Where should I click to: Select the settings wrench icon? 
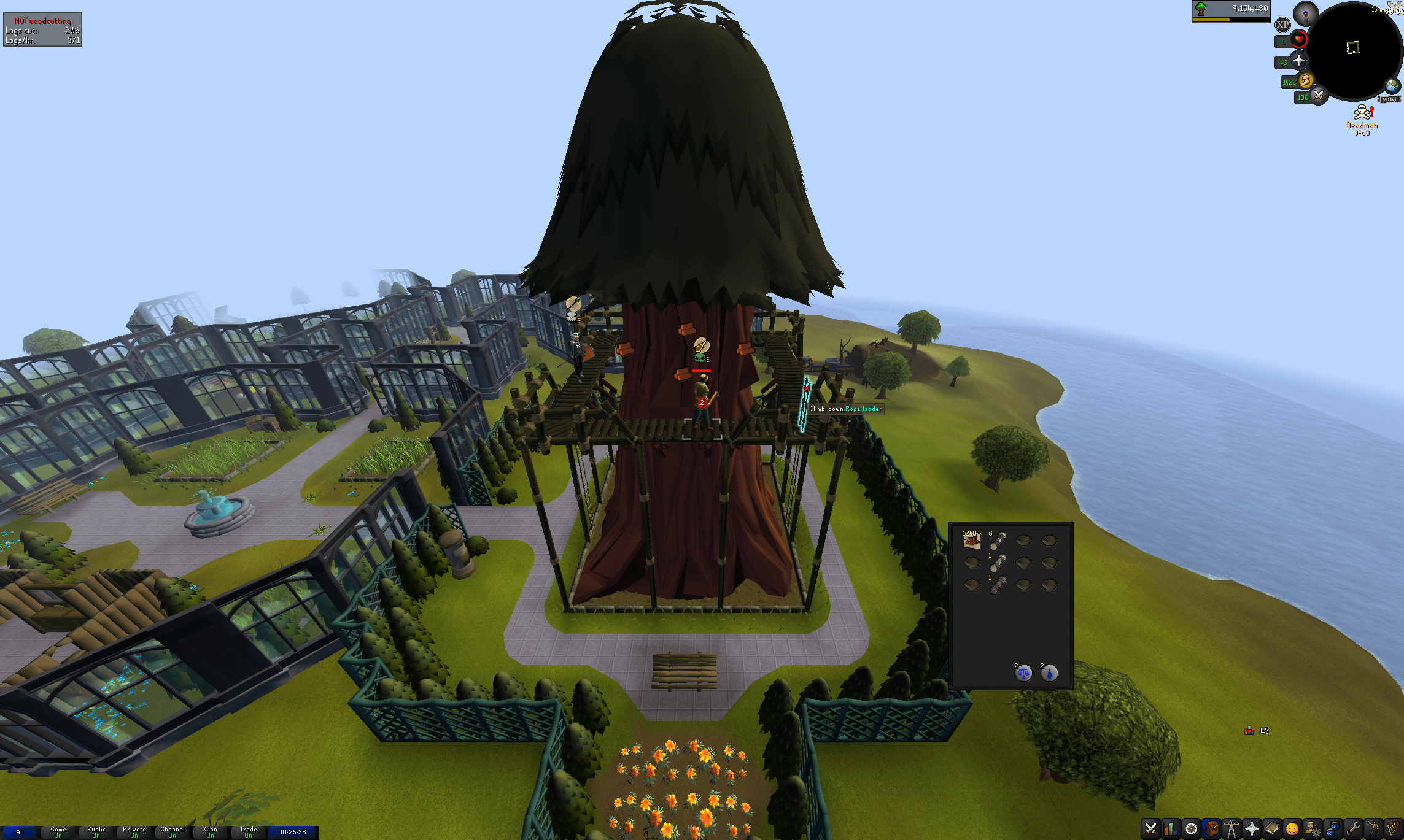tap(1353, 830)
